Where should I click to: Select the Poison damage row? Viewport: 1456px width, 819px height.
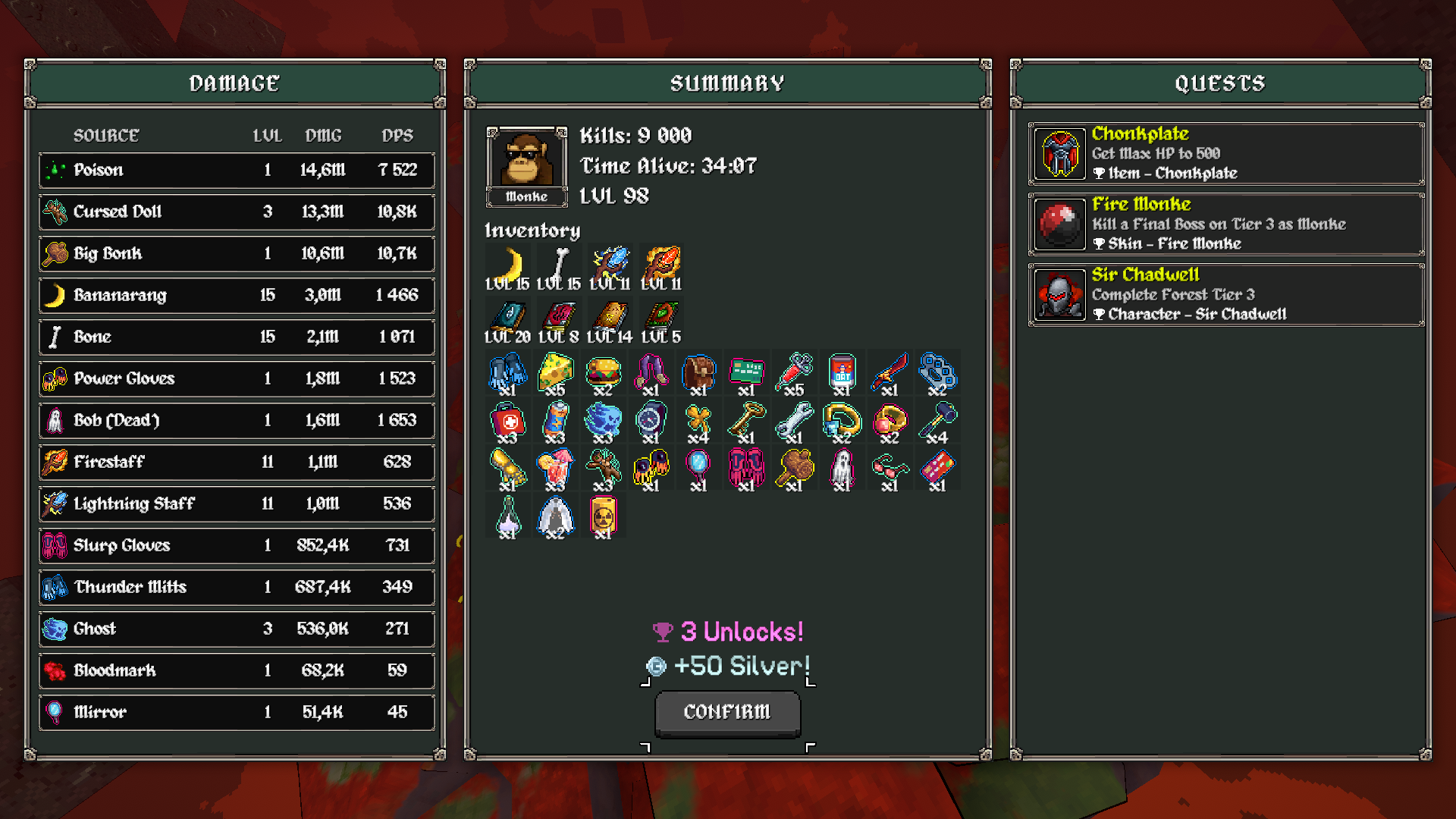pos(237,170)
